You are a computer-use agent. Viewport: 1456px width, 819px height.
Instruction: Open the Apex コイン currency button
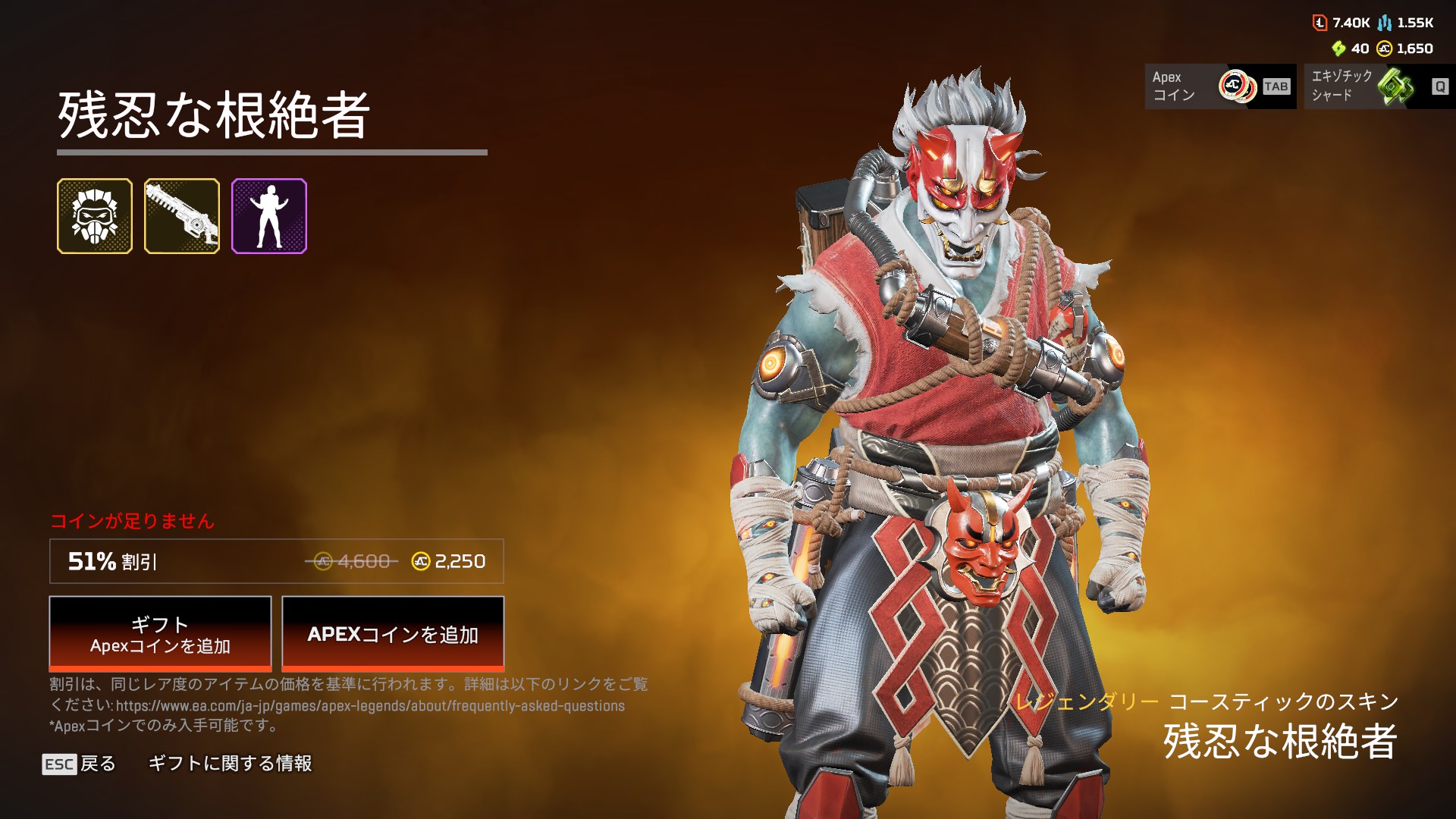point(1220,86)
